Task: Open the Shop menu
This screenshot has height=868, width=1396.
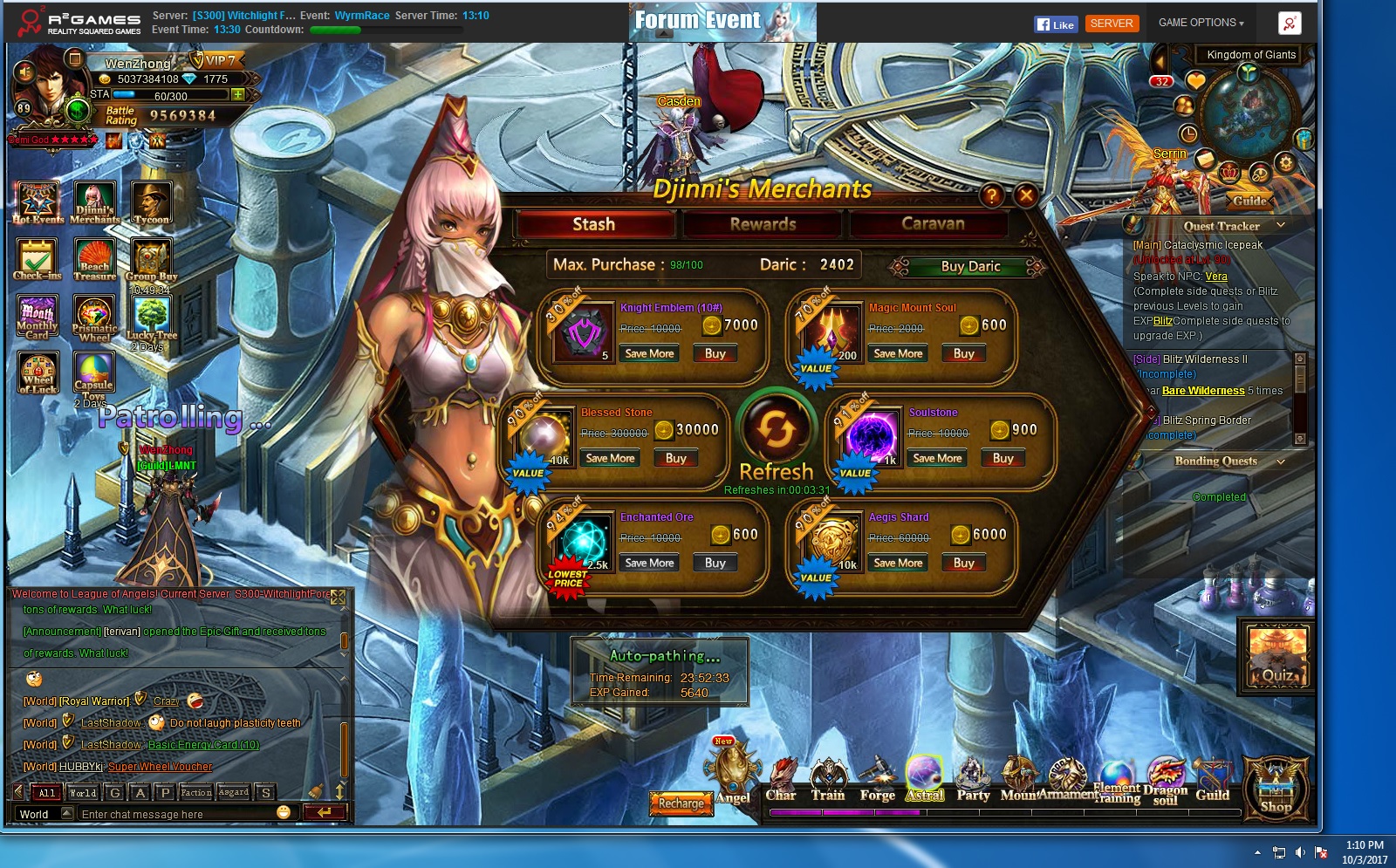Action: pyautogui.click(x=1276, y=789)
